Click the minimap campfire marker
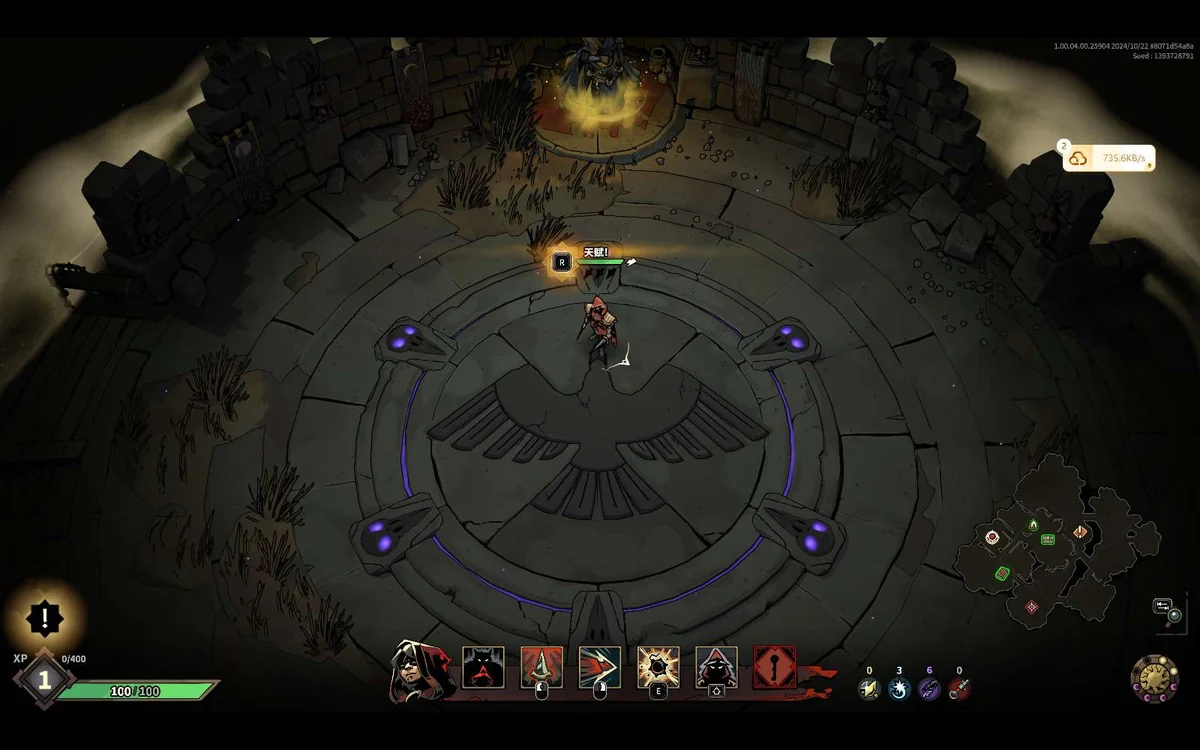This screenshot has width=1200, height=750. pyautogui.click(x=1033, y=524)
